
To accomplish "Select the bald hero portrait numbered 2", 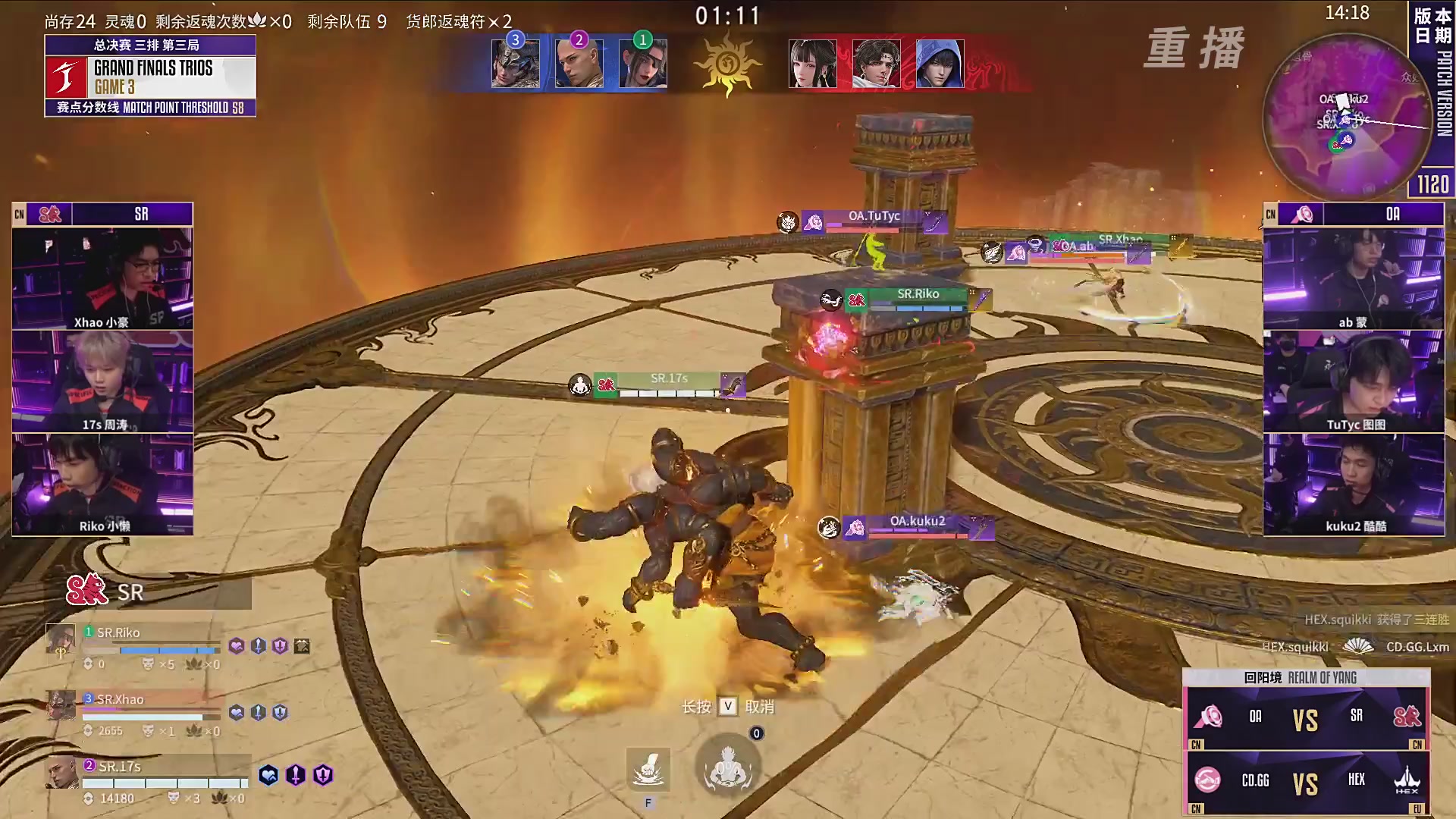I will (579, 63).
